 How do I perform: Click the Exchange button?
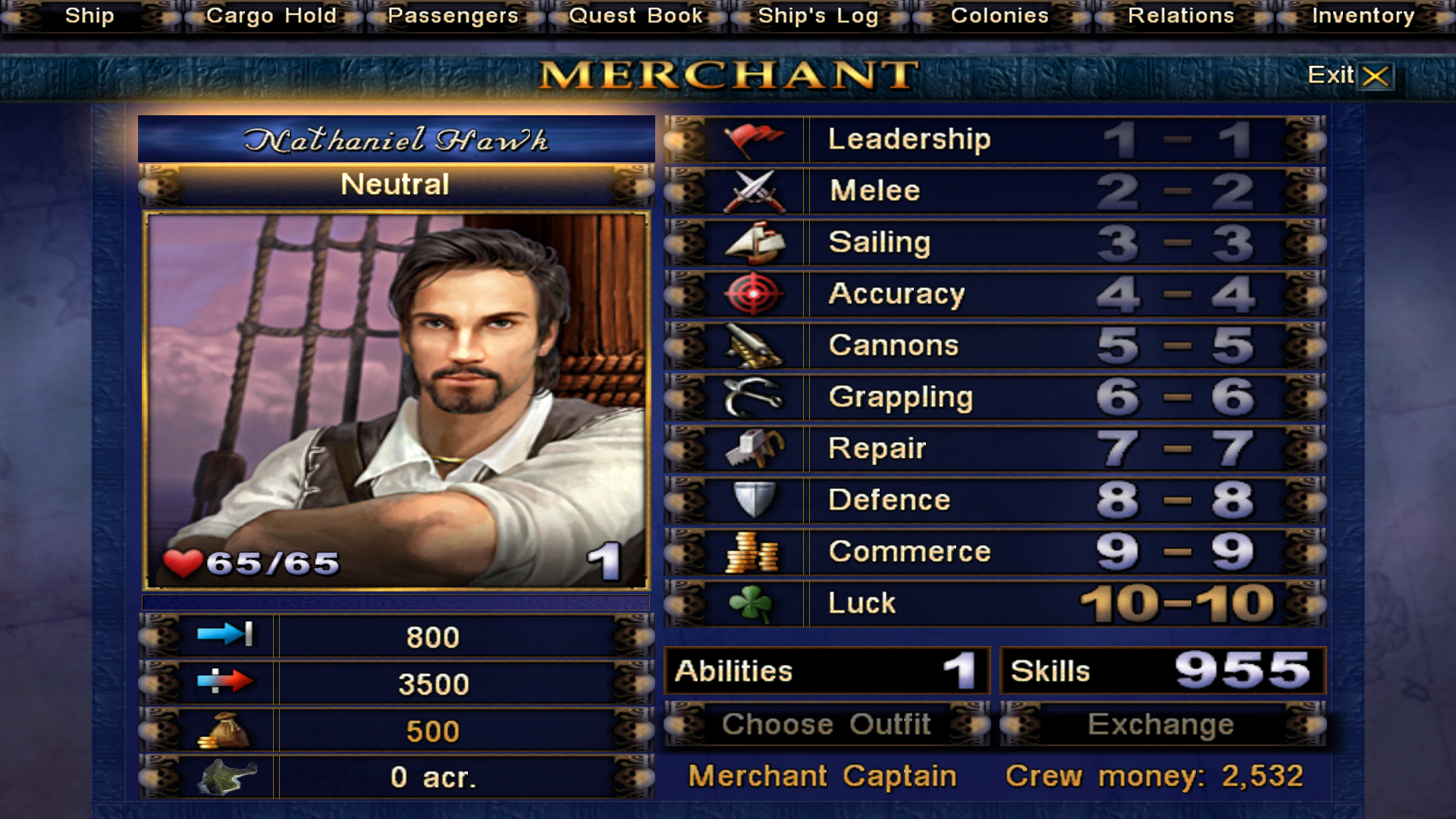1162,724
